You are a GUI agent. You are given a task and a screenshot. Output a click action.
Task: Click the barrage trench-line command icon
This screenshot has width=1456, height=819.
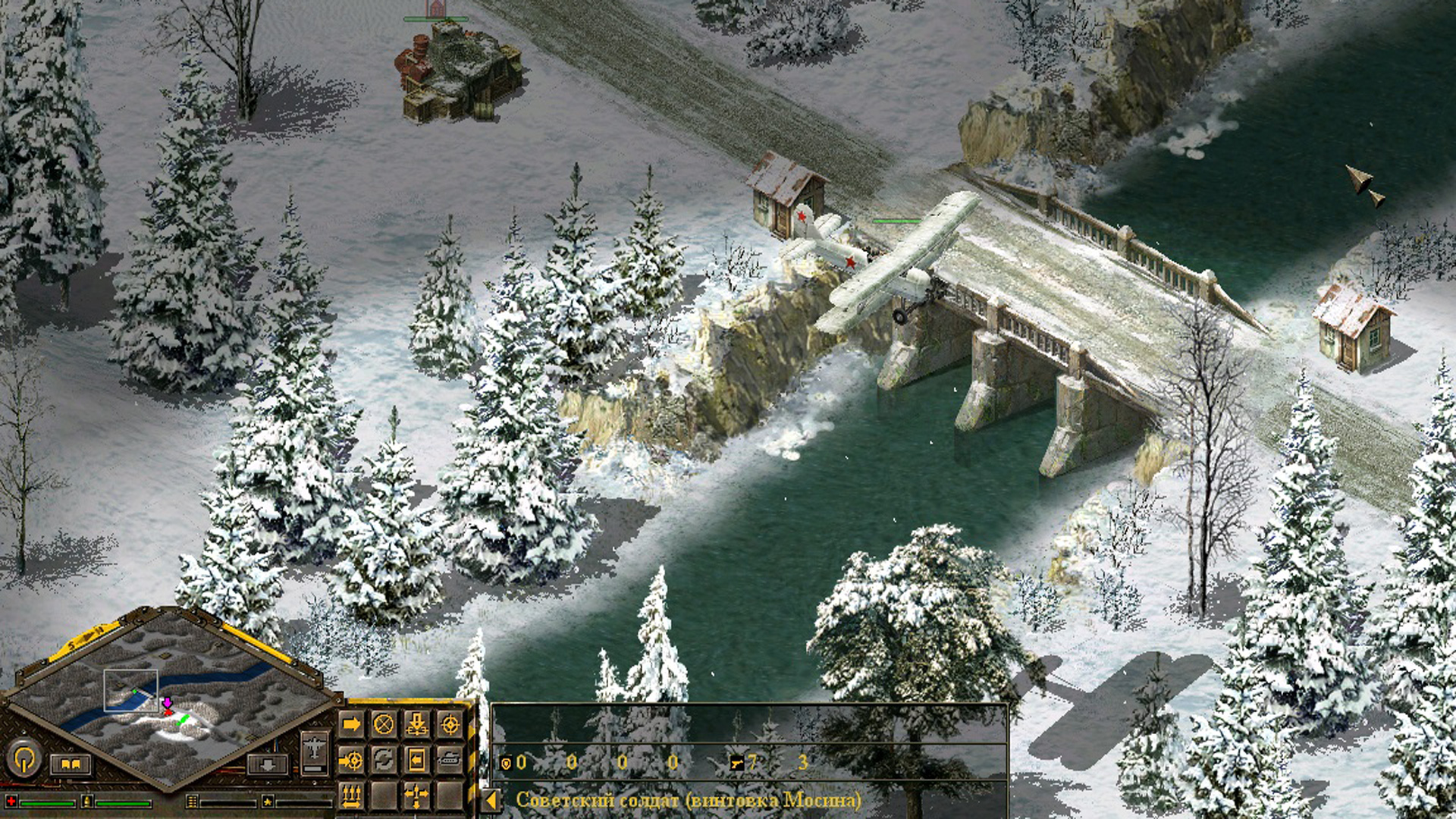(351, 795)
